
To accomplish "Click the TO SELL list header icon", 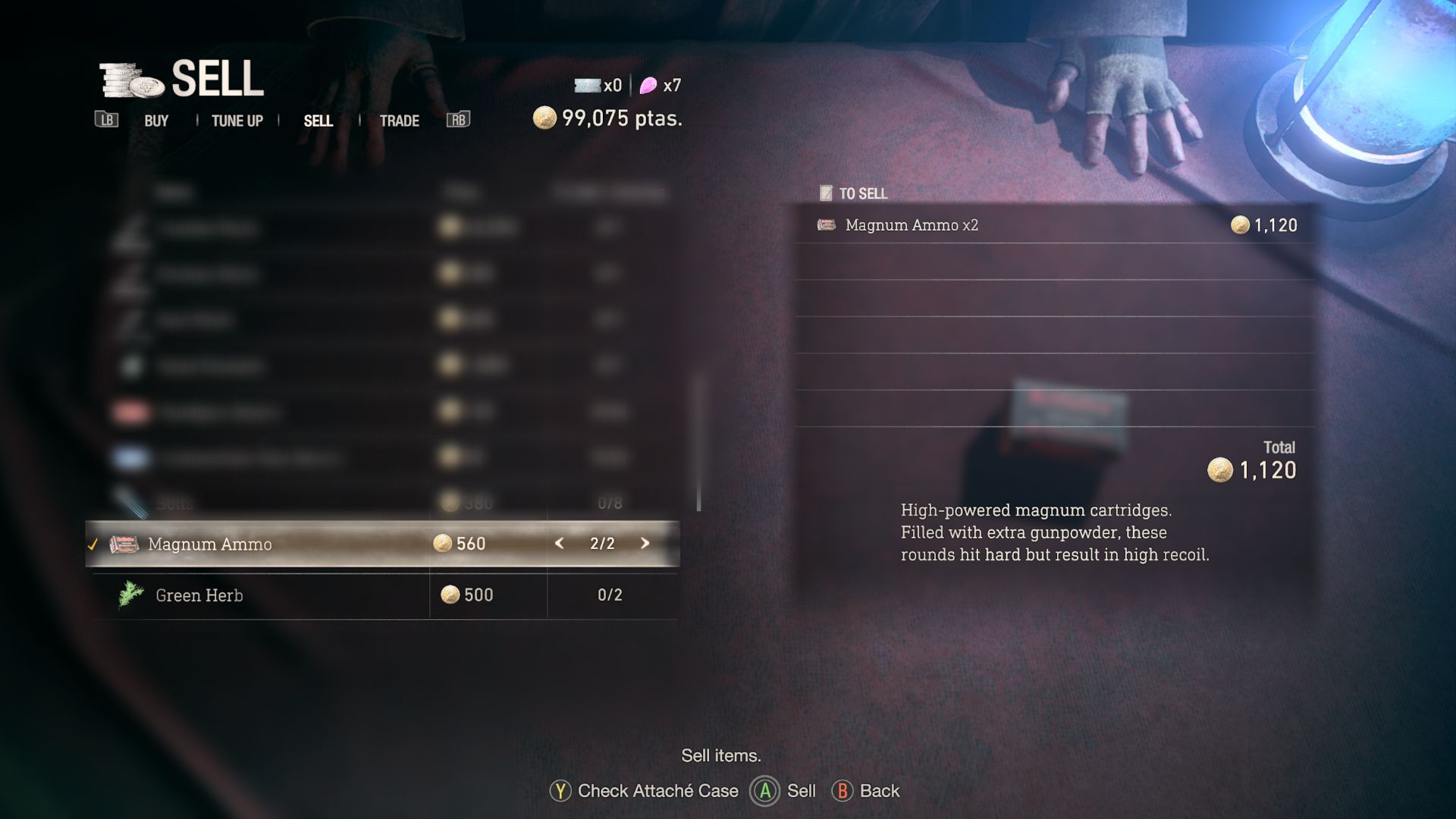I will [x=826, y=193].
